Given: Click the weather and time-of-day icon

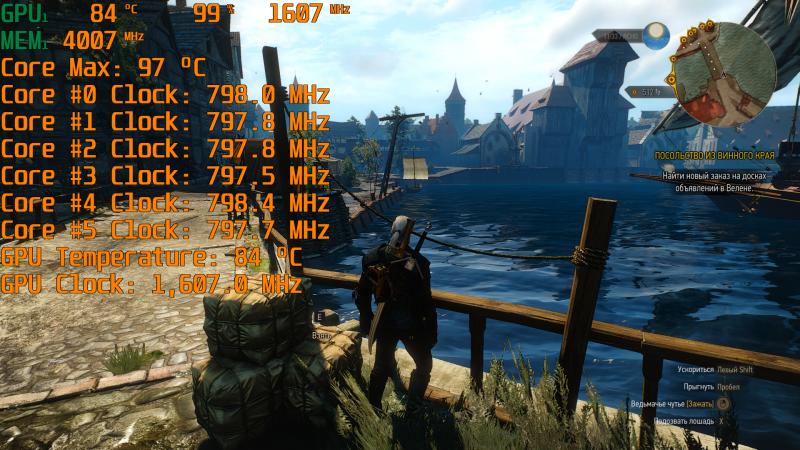Looking at the screenshot, I should coord(656,36).
